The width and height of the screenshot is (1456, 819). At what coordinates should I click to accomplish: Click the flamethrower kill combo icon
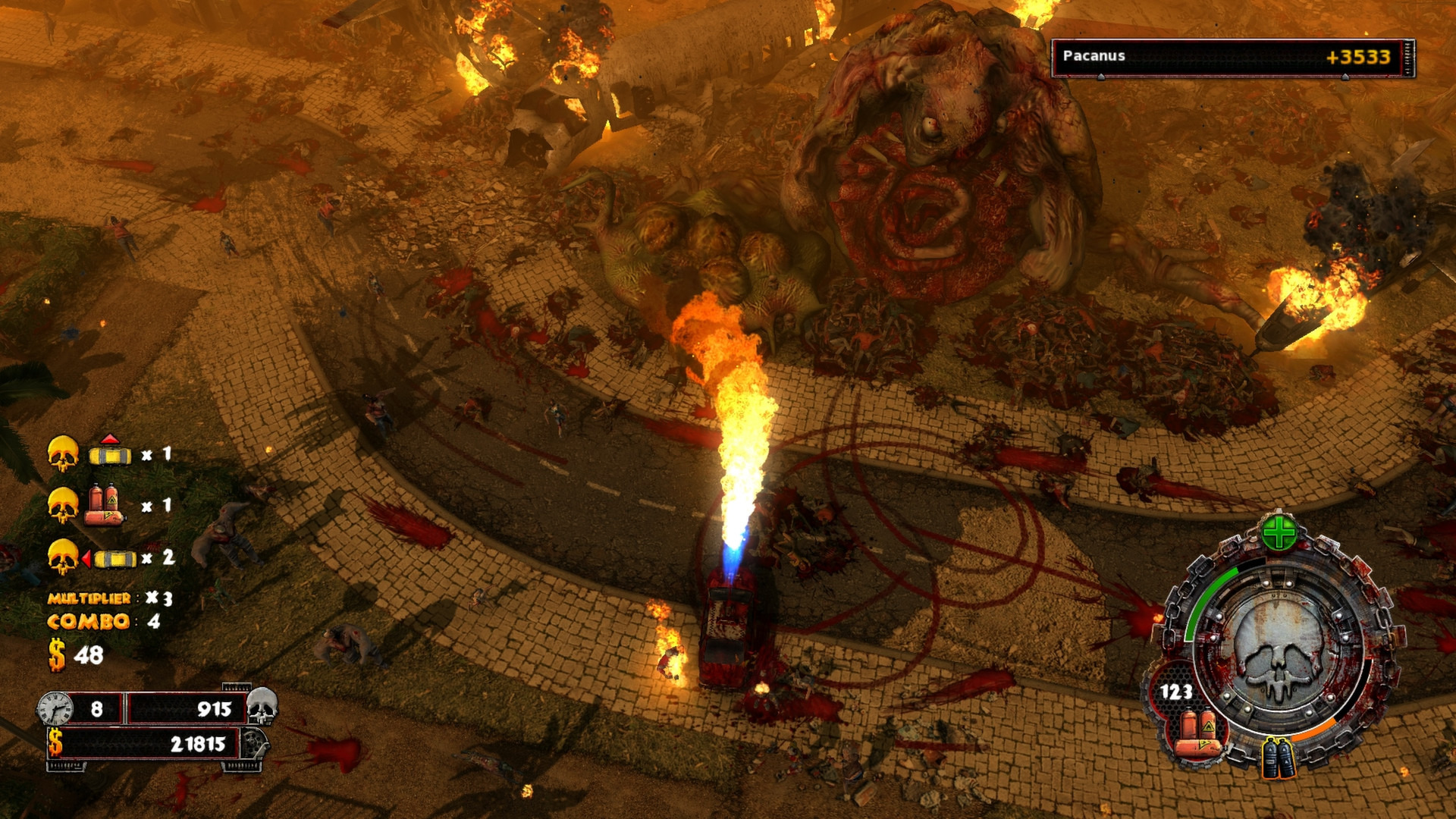105,505
